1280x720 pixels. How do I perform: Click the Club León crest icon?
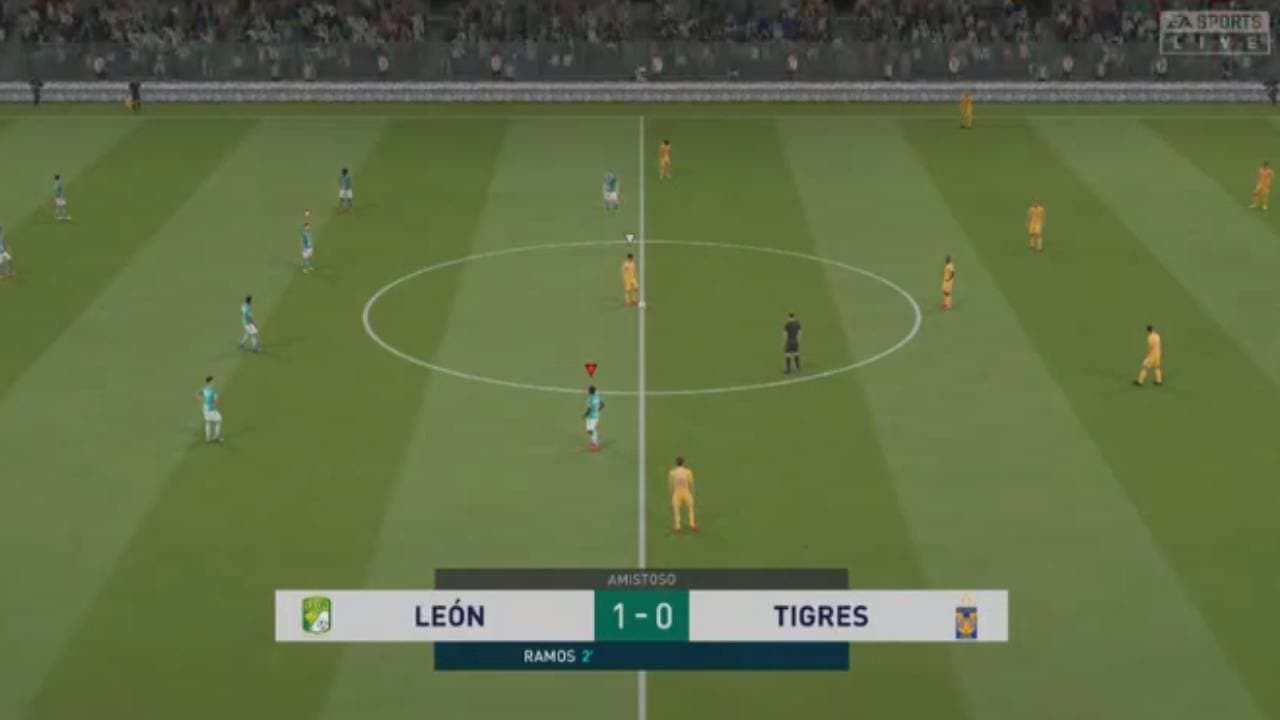(x=316, y=617)
